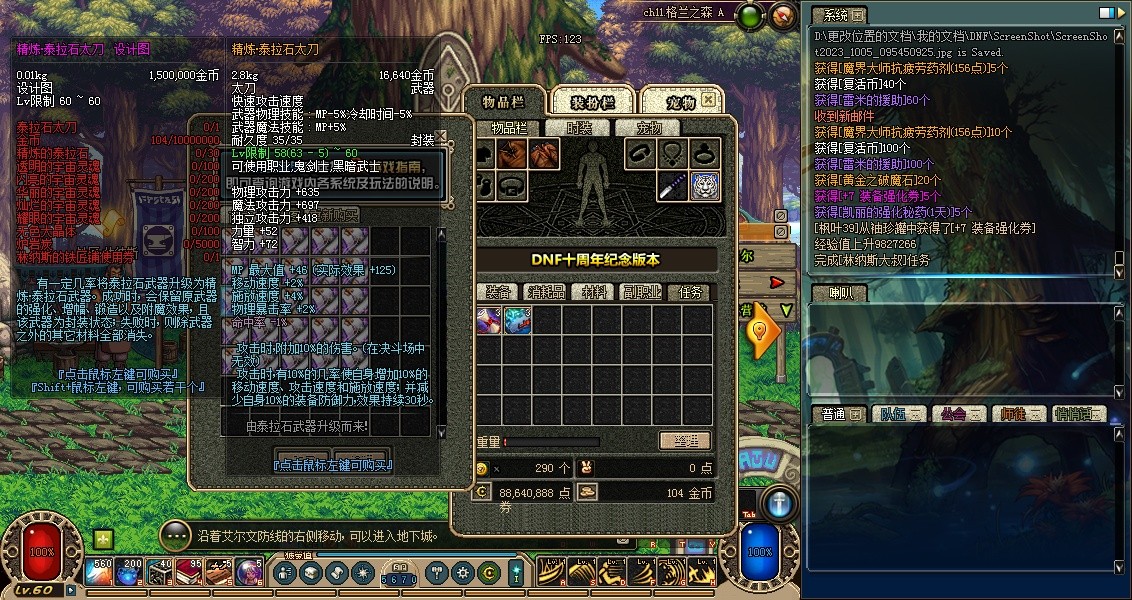Switch chat to the 队伍 party channel

pos(894,414)
